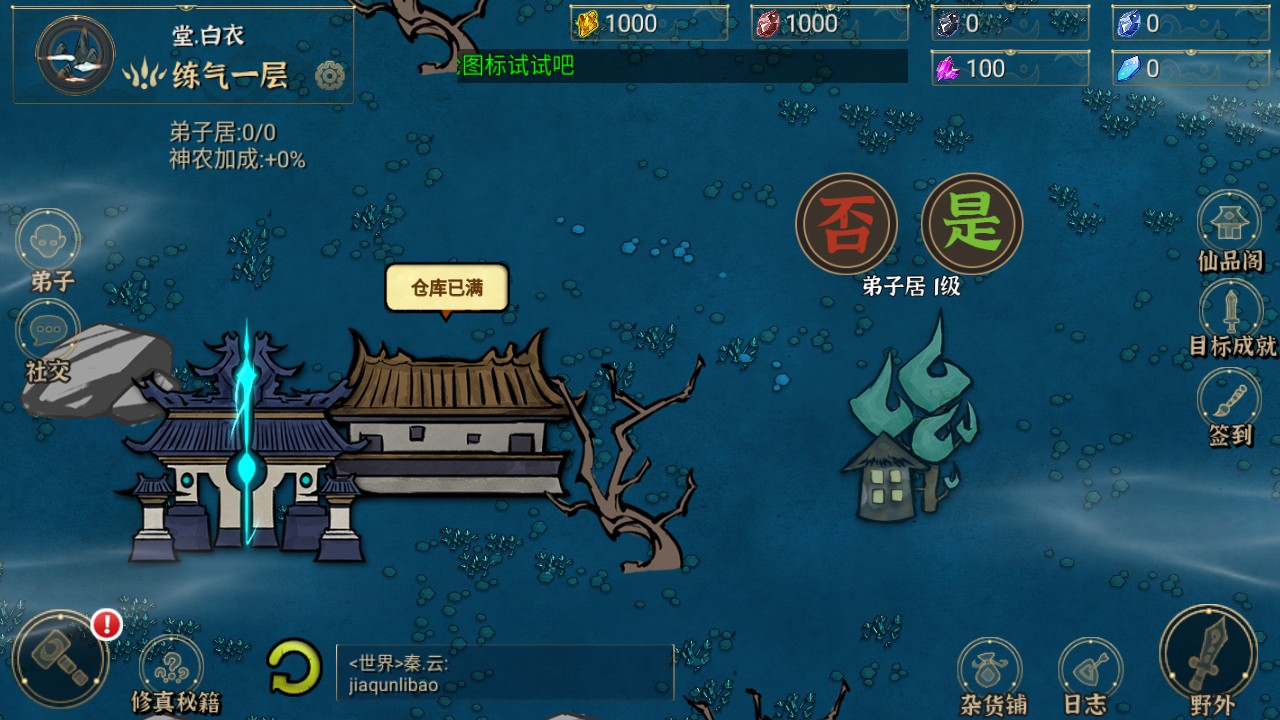Click the hammer icon with red notification badge
Viewport: 1280px width, 720px height.
point(62,655)
